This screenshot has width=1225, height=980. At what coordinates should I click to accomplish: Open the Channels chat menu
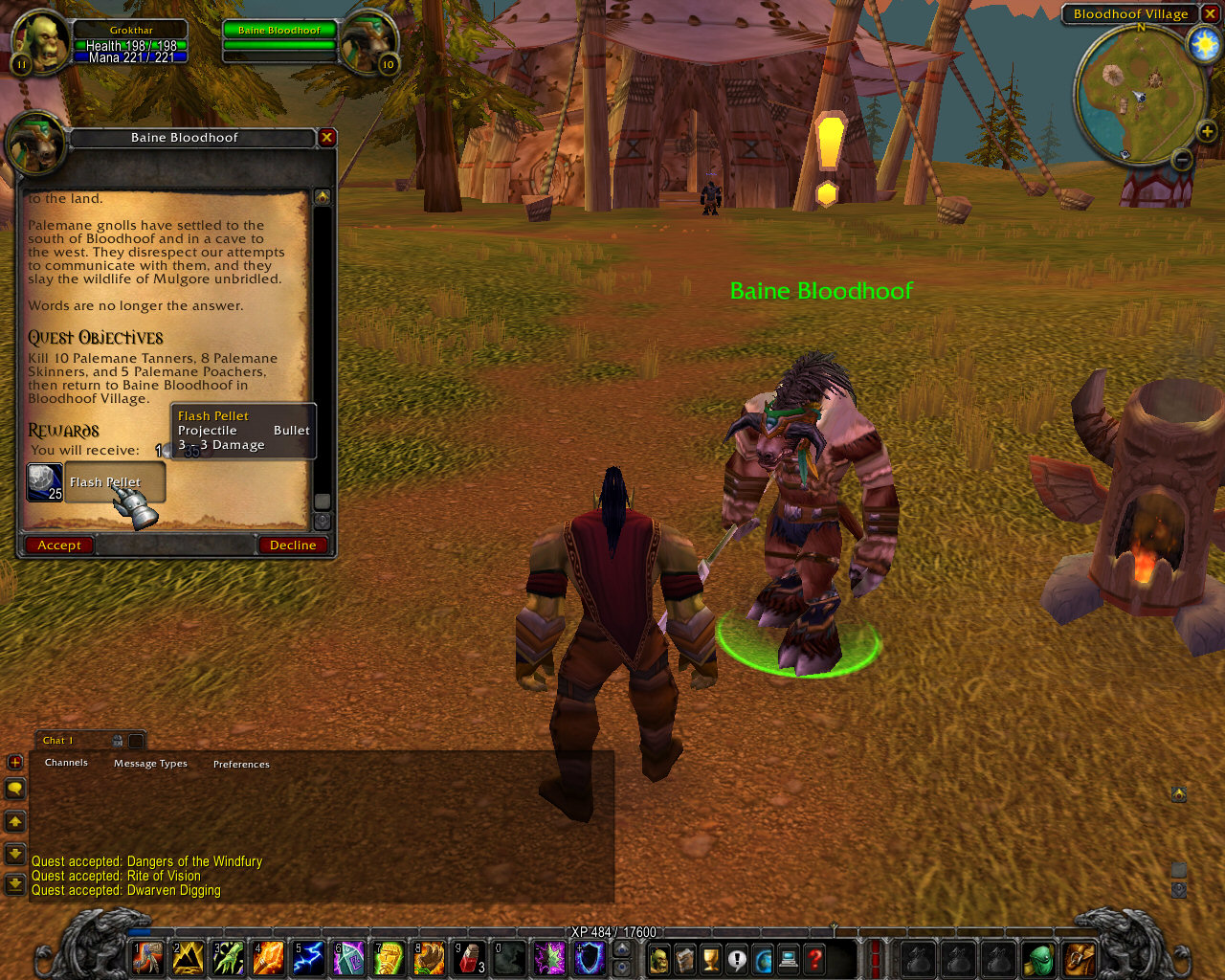(65, 762)
